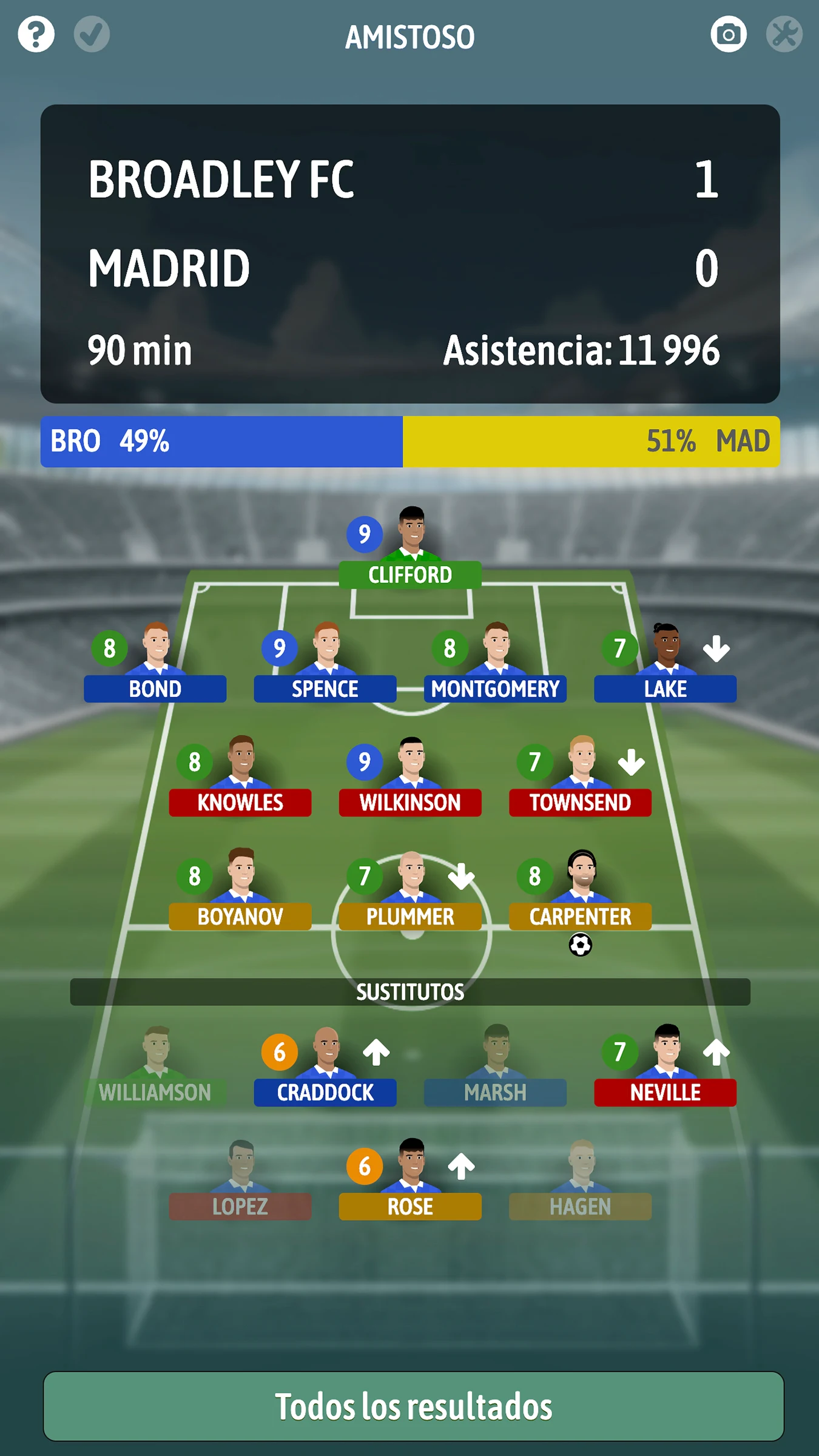This screenshot has width=819, height=1456.
Task: Take a screenshot with the camera icon
Action: click(x=729, y=35)
